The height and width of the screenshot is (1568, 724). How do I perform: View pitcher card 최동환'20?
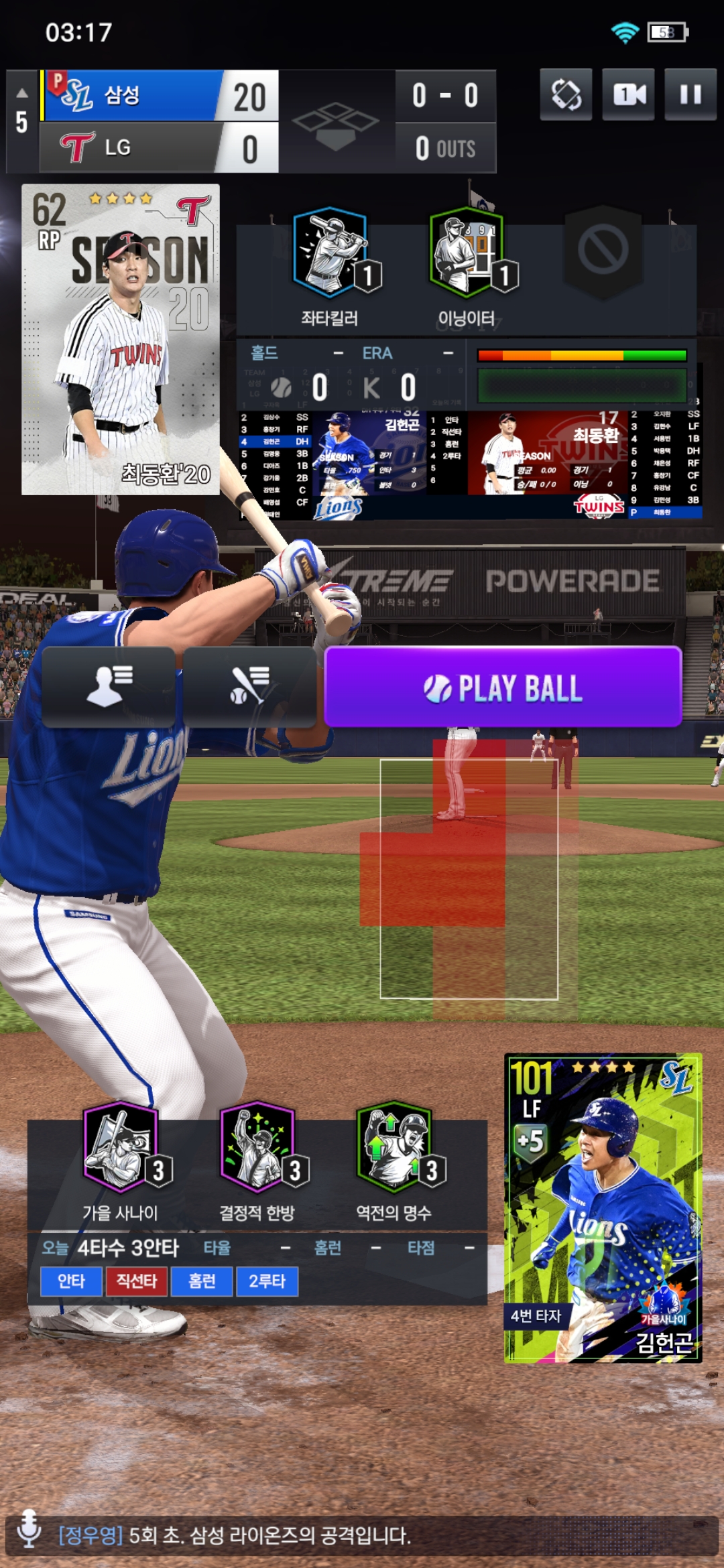point(121,339)
